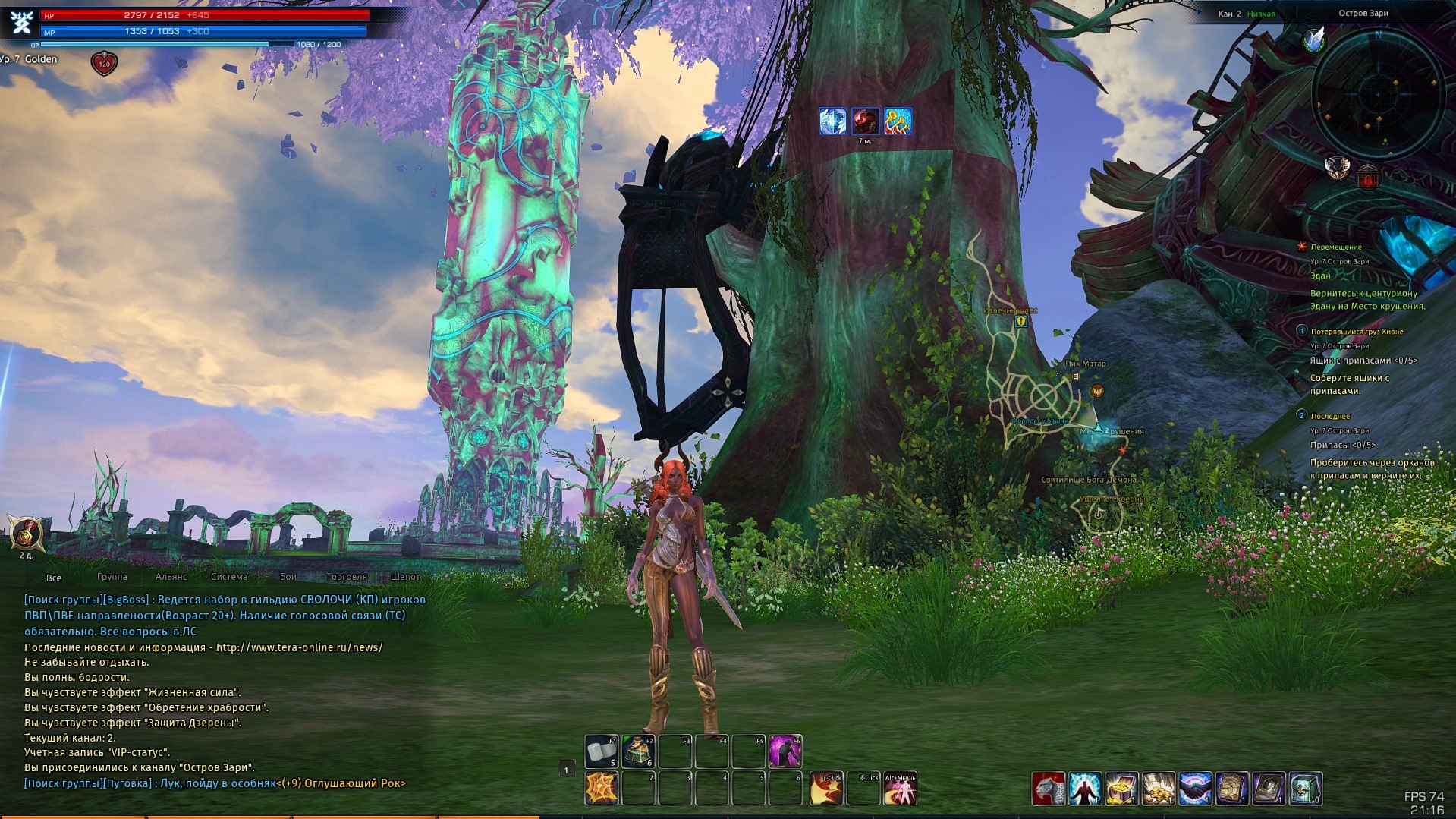Open the gold-filled treasure chest icon

[1121, 789]
